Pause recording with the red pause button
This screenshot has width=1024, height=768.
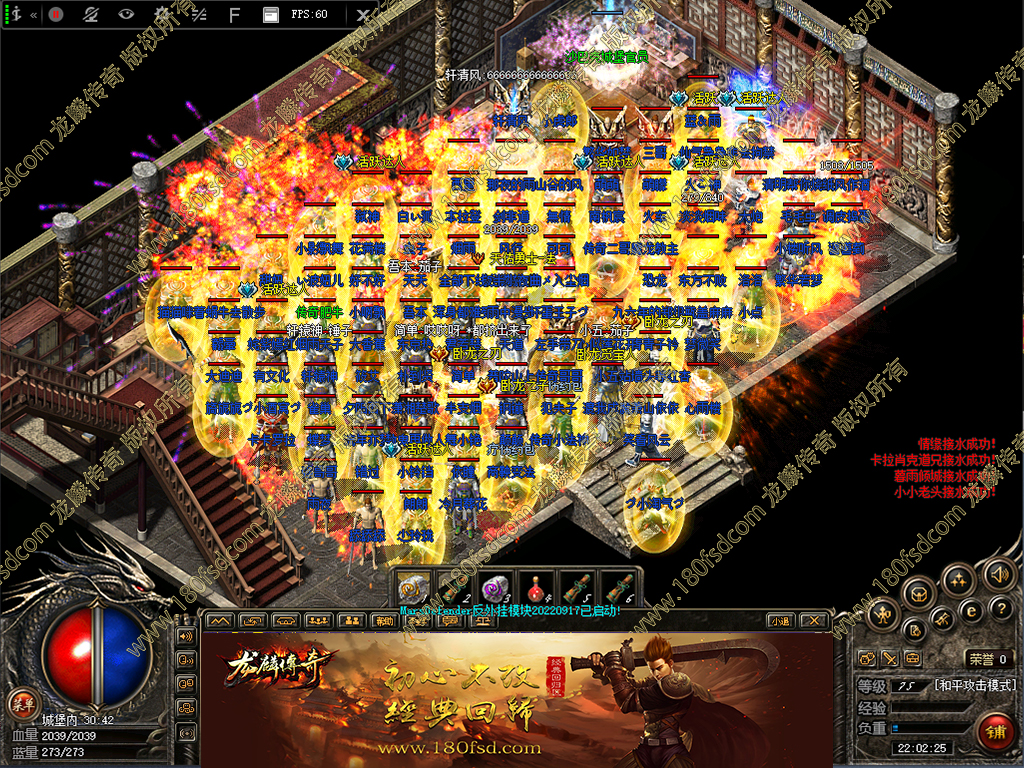point(56,15)
